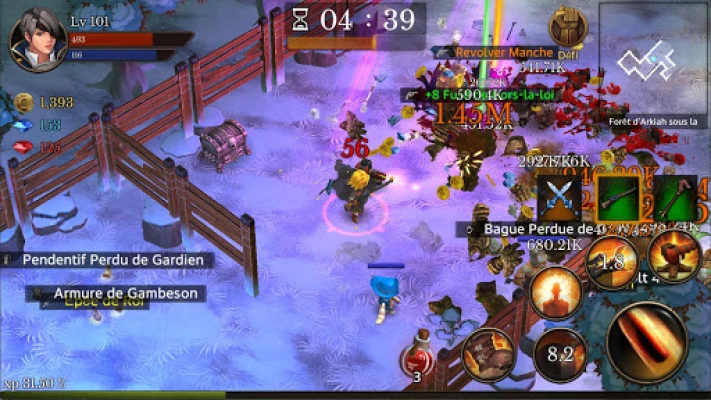Screen dimensions: 711x400
Task: Use the red health potion
Action: tap(418, 357)
